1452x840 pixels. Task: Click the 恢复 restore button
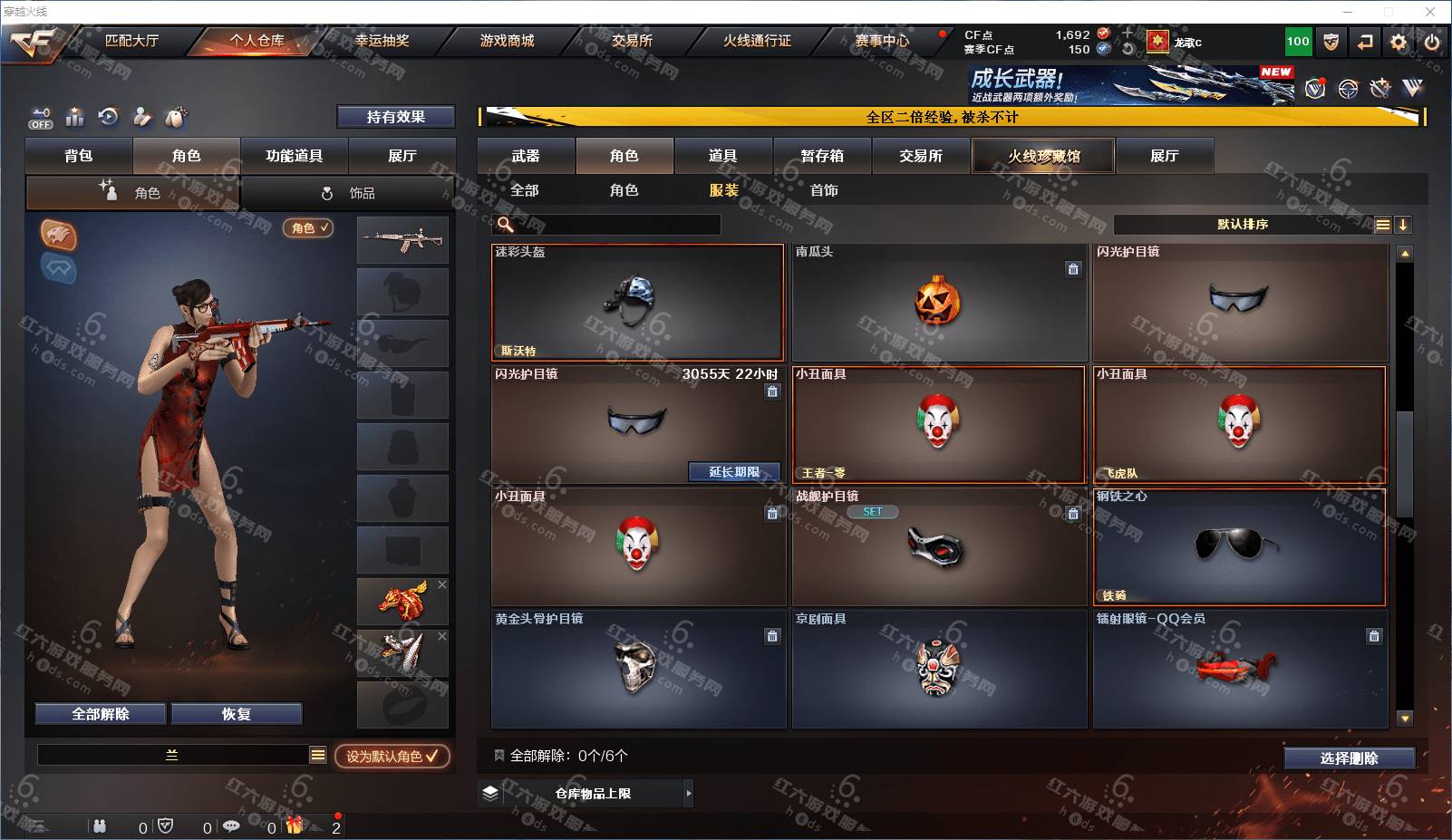tap(236, 714)
